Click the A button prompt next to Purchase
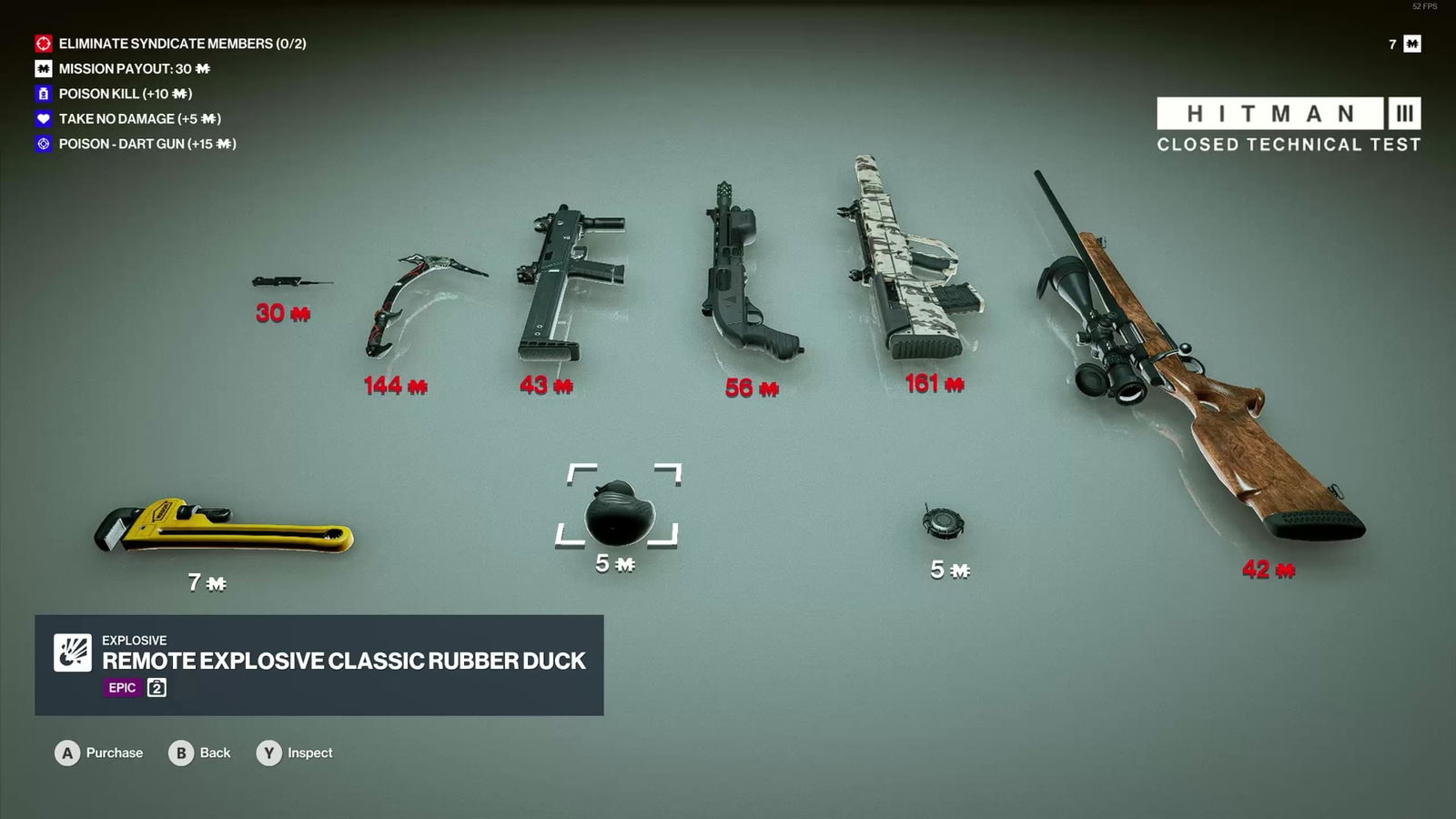1456x819 pixels. 66,753
